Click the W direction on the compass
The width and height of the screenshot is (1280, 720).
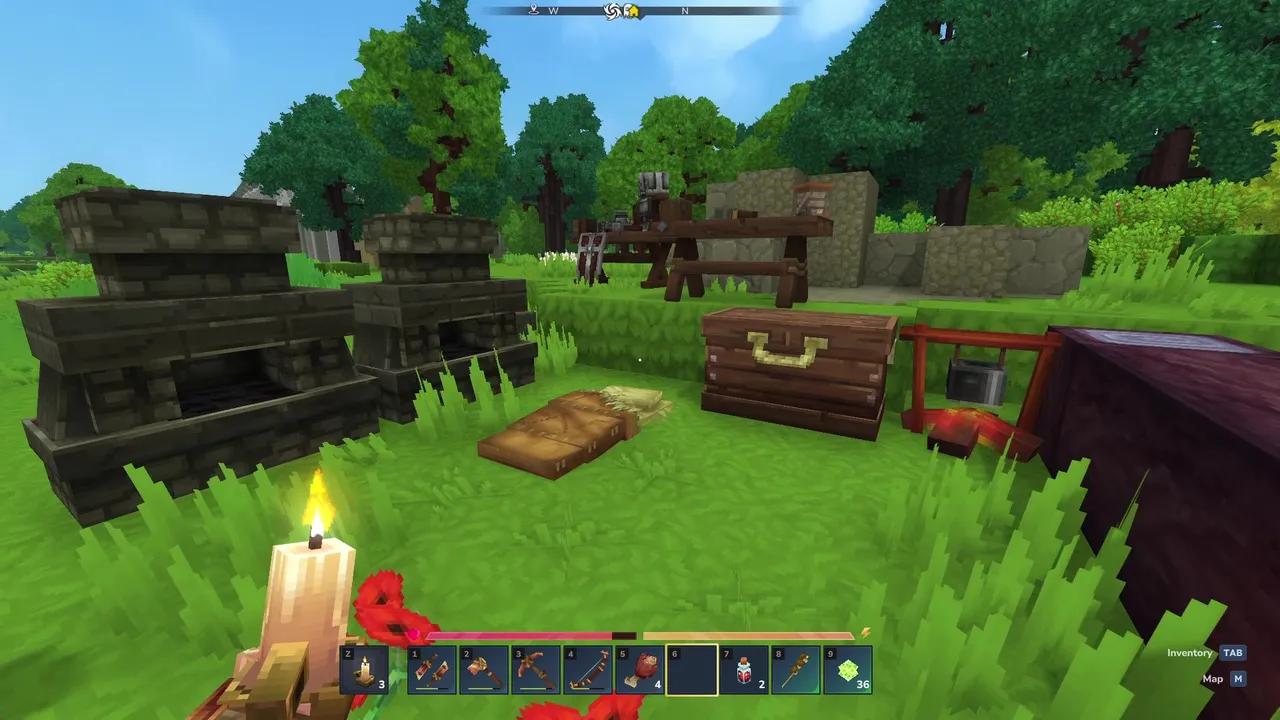click(x=553, y=11)
